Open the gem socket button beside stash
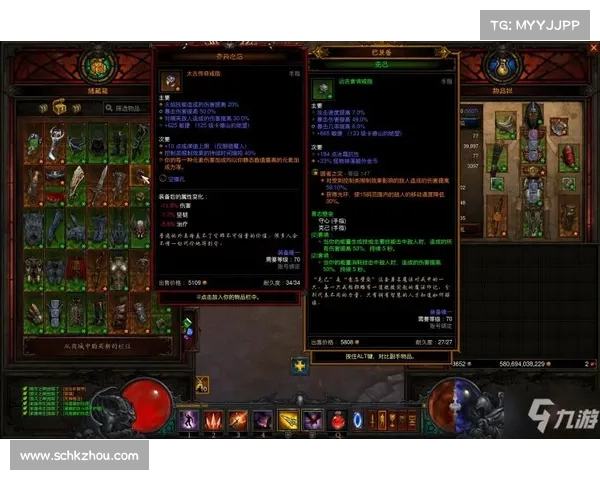 (187, 328)
